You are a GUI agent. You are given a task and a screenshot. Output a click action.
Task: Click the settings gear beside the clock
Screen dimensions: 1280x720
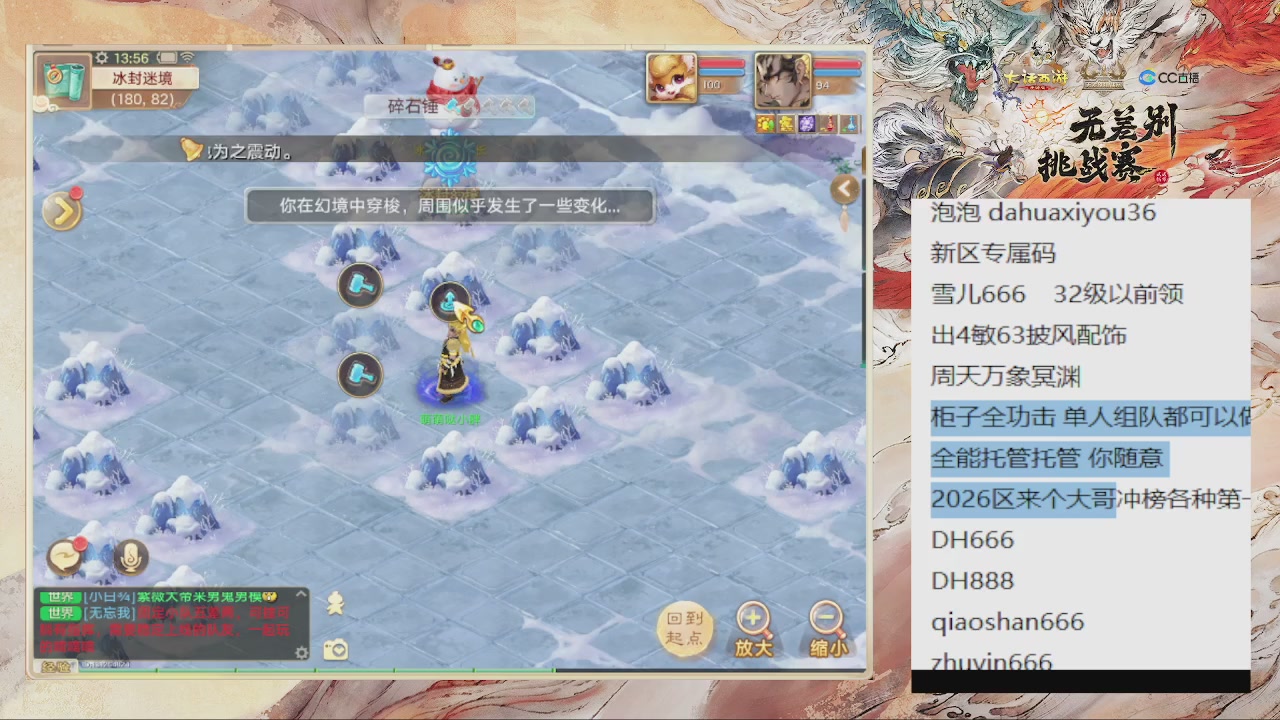tap(101, 58)
